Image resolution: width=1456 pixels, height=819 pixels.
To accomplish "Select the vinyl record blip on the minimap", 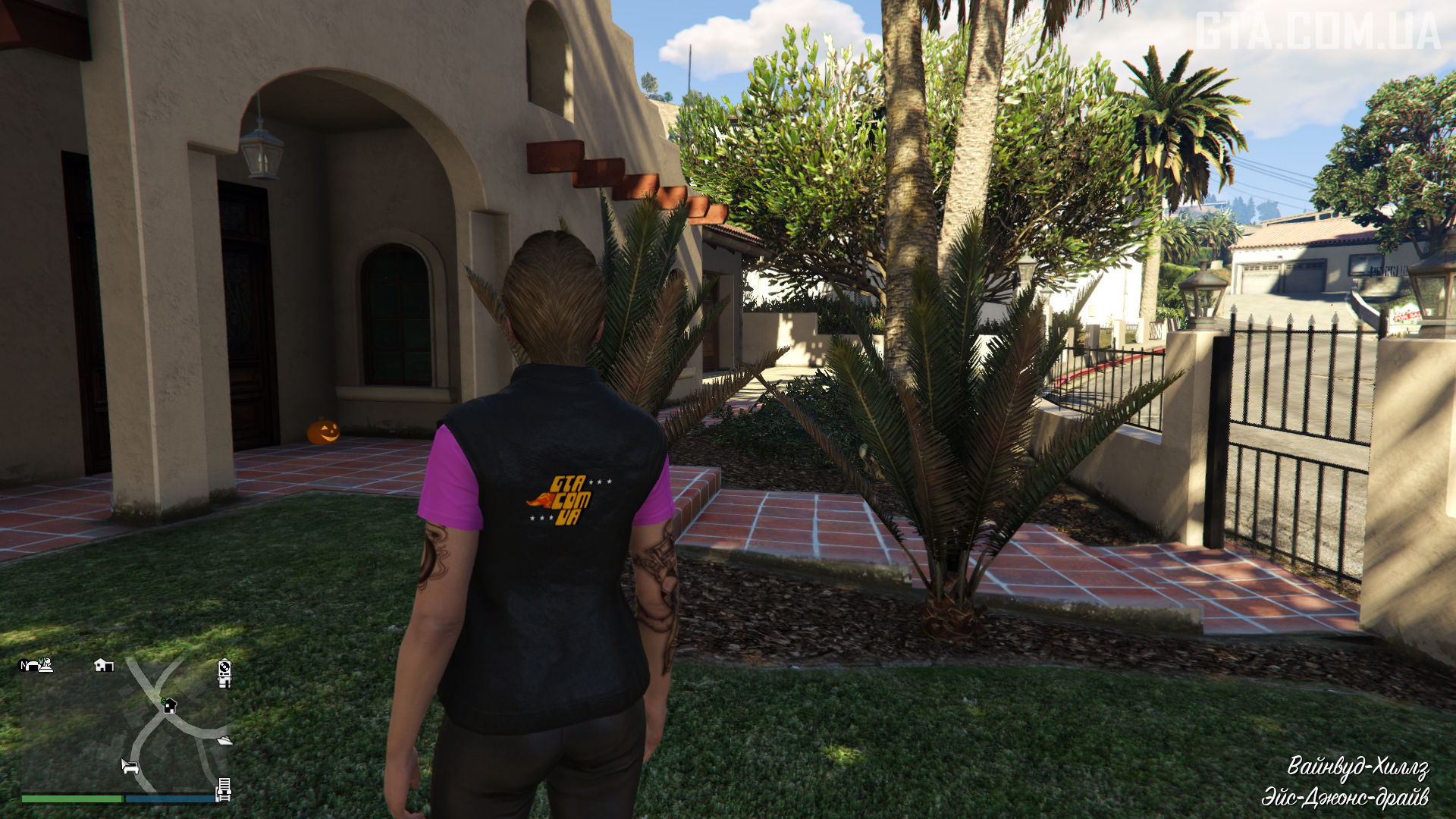I will pyautogui.click(x=224, y=667).
